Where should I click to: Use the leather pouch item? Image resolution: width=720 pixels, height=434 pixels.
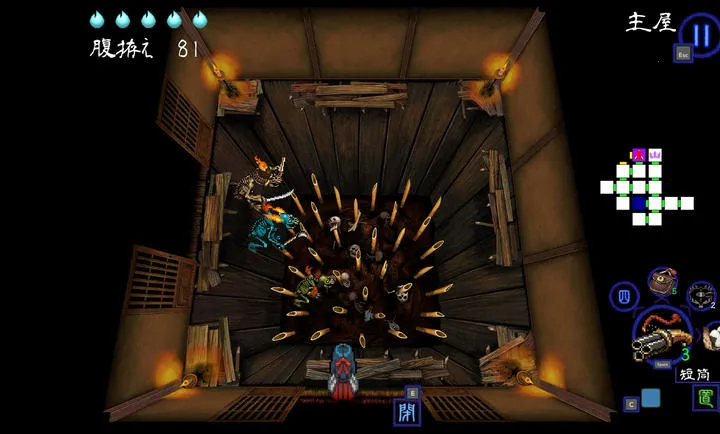(x=661, y=283)
